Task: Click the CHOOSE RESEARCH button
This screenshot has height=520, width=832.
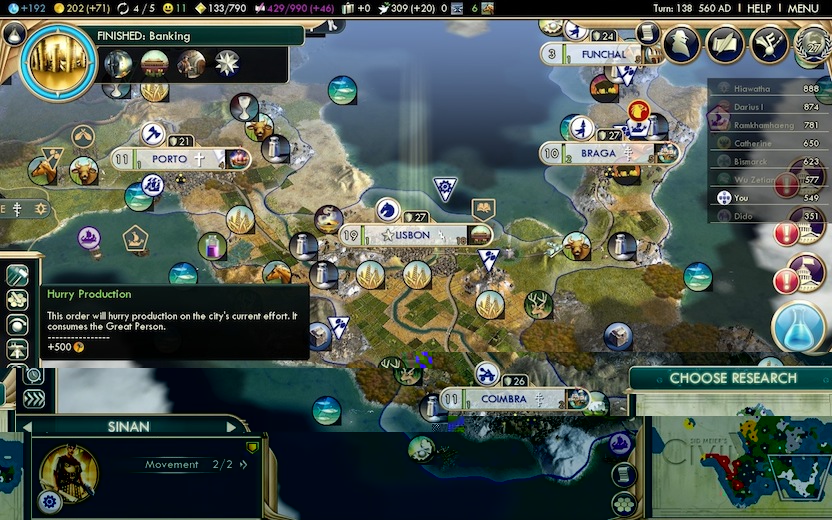Action: tap(732, 378)
